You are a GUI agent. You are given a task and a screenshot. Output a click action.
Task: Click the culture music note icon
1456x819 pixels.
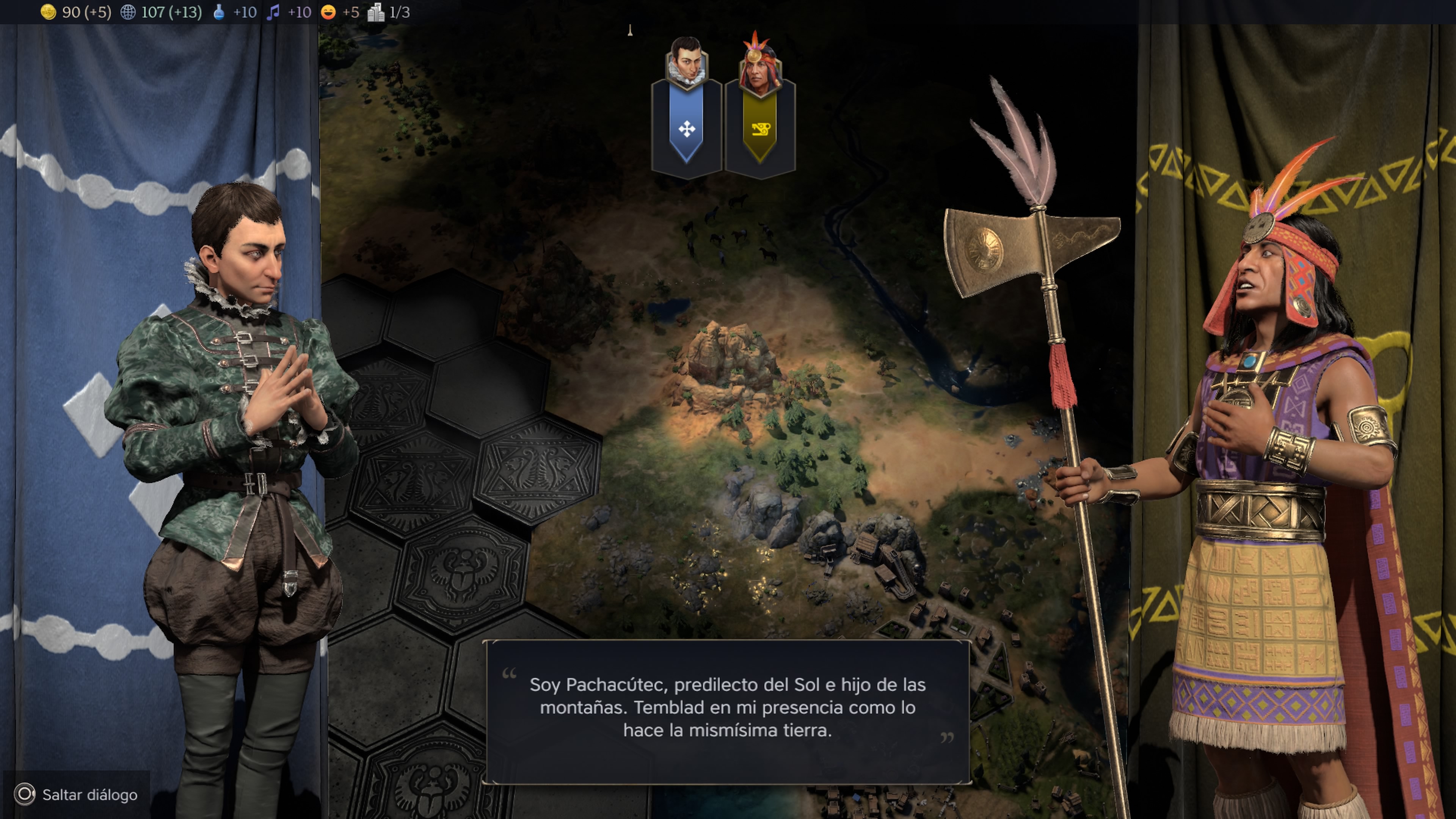tap(273, 12)
